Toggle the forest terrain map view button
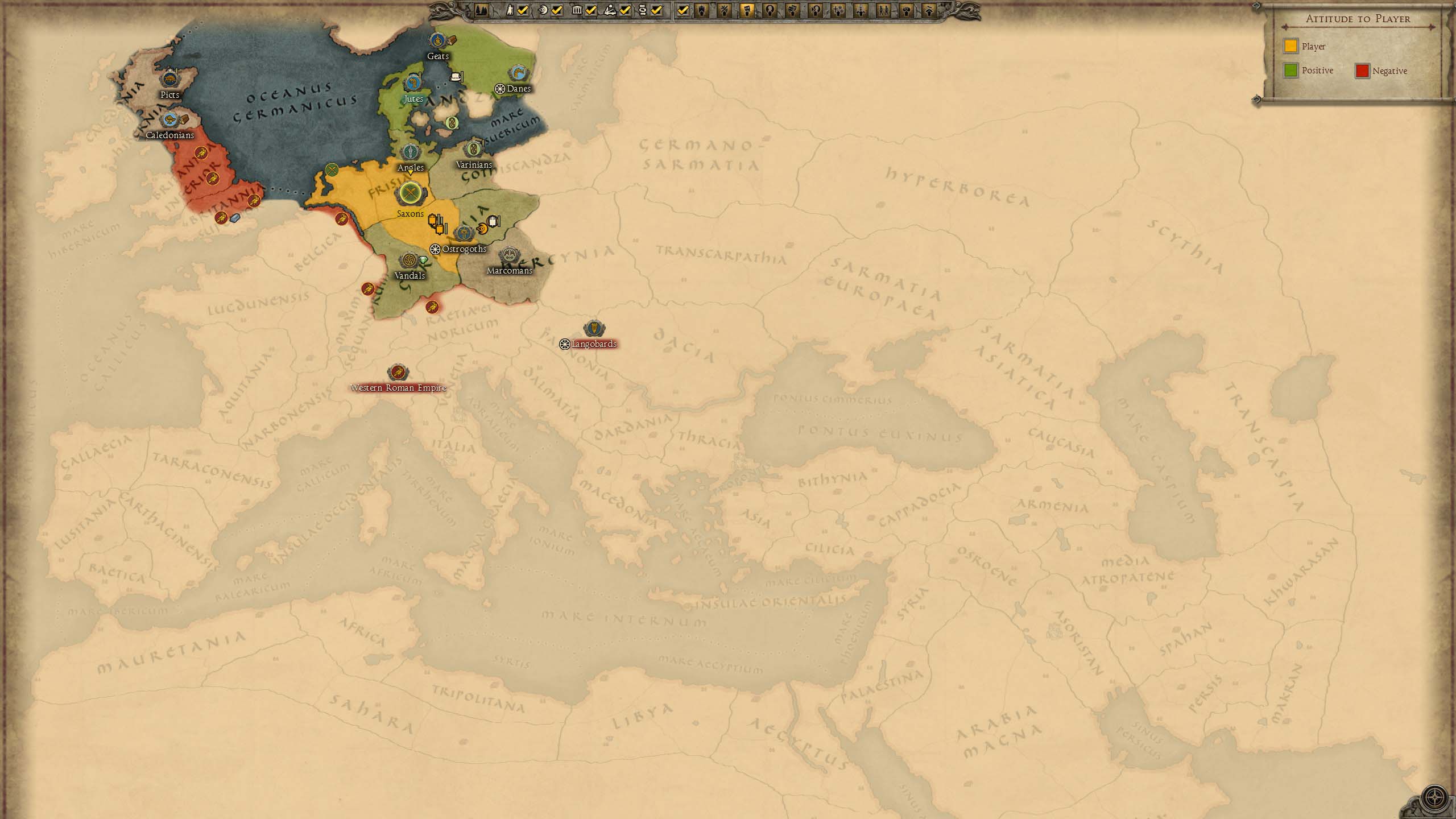The image size is (1456, 819). 481,10
